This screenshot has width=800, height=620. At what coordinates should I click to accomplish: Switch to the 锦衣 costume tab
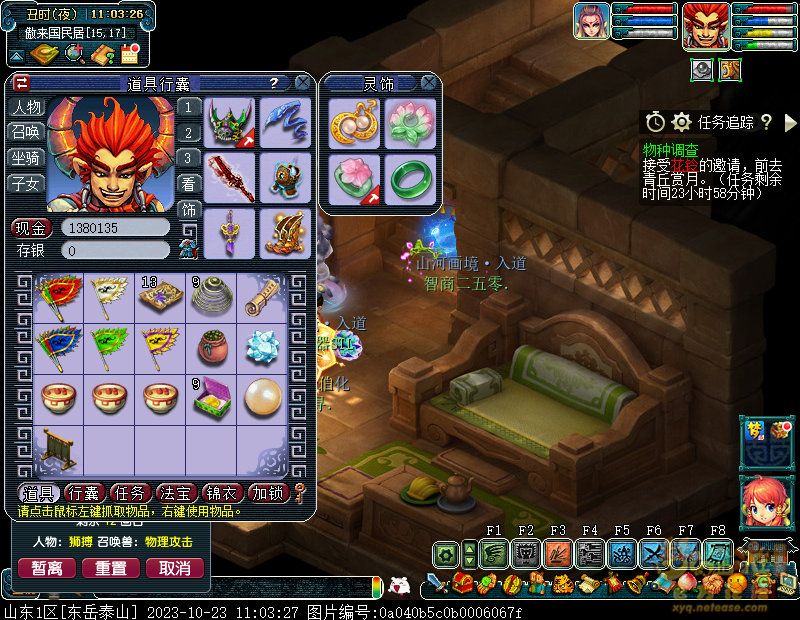point(223,493)
